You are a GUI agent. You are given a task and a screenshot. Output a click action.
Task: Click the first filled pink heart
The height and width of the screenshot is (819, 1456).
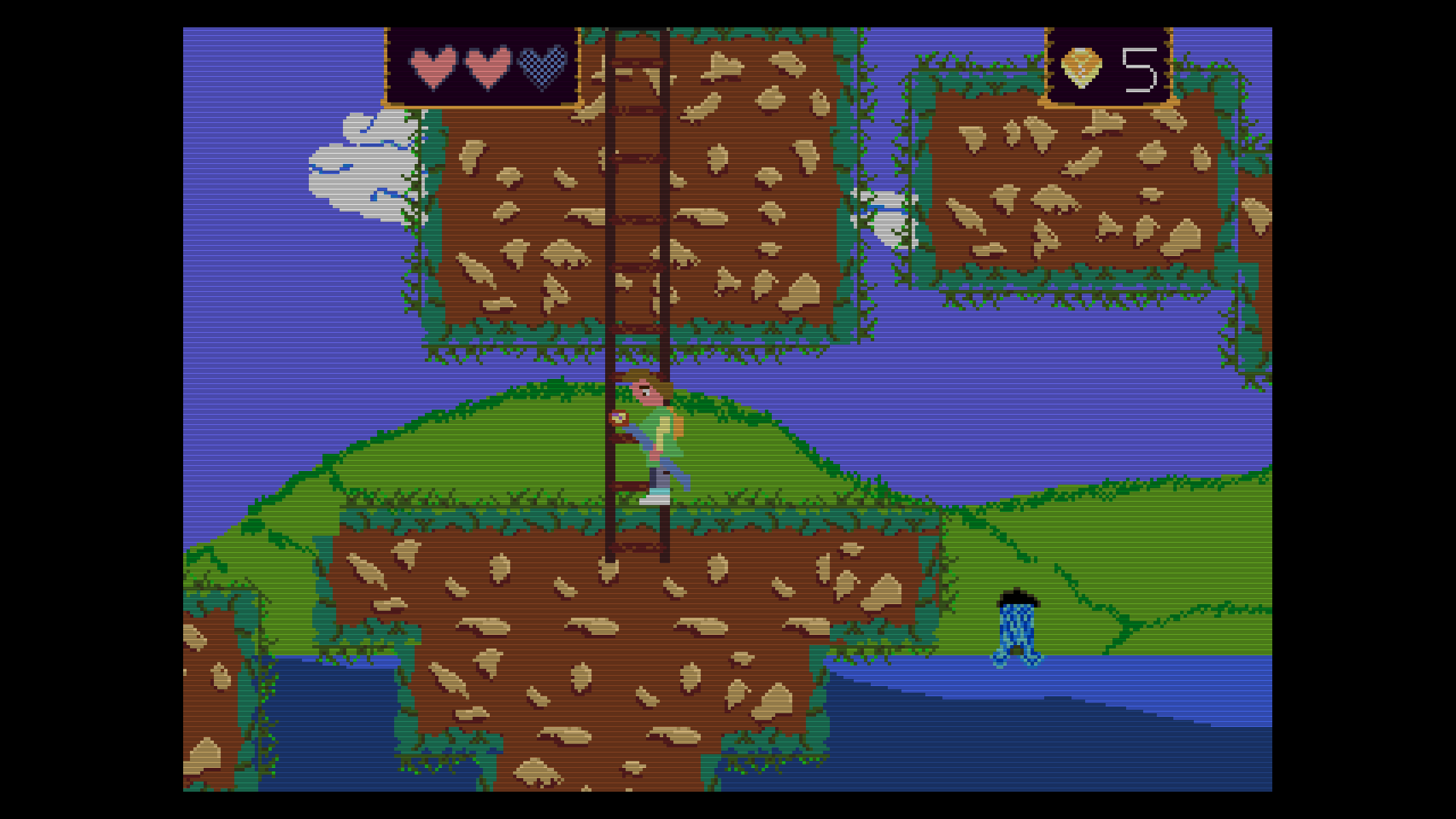tap(432, 68)
